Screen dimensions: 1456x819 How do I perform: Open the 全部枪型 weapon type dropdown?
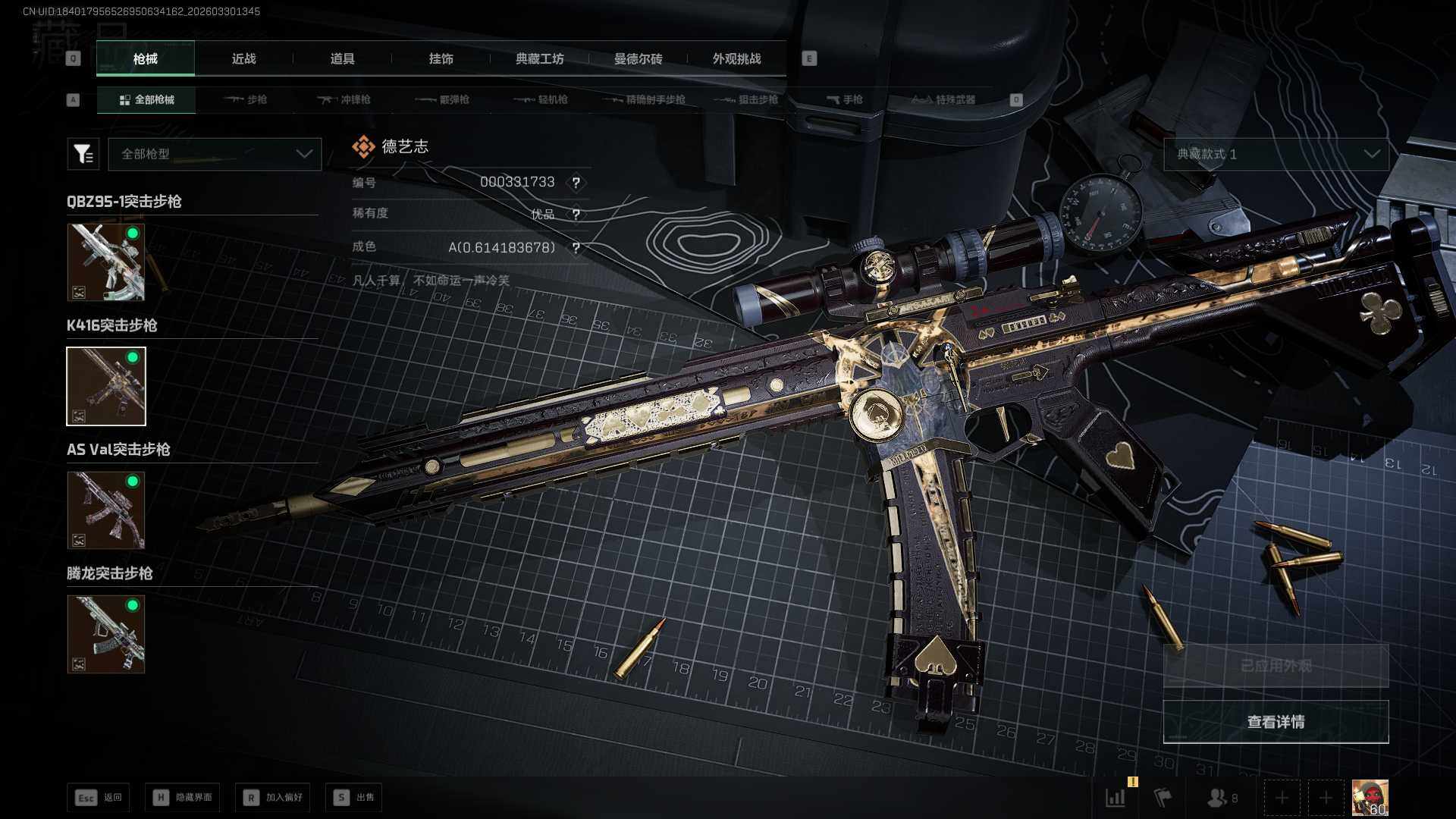215,154
